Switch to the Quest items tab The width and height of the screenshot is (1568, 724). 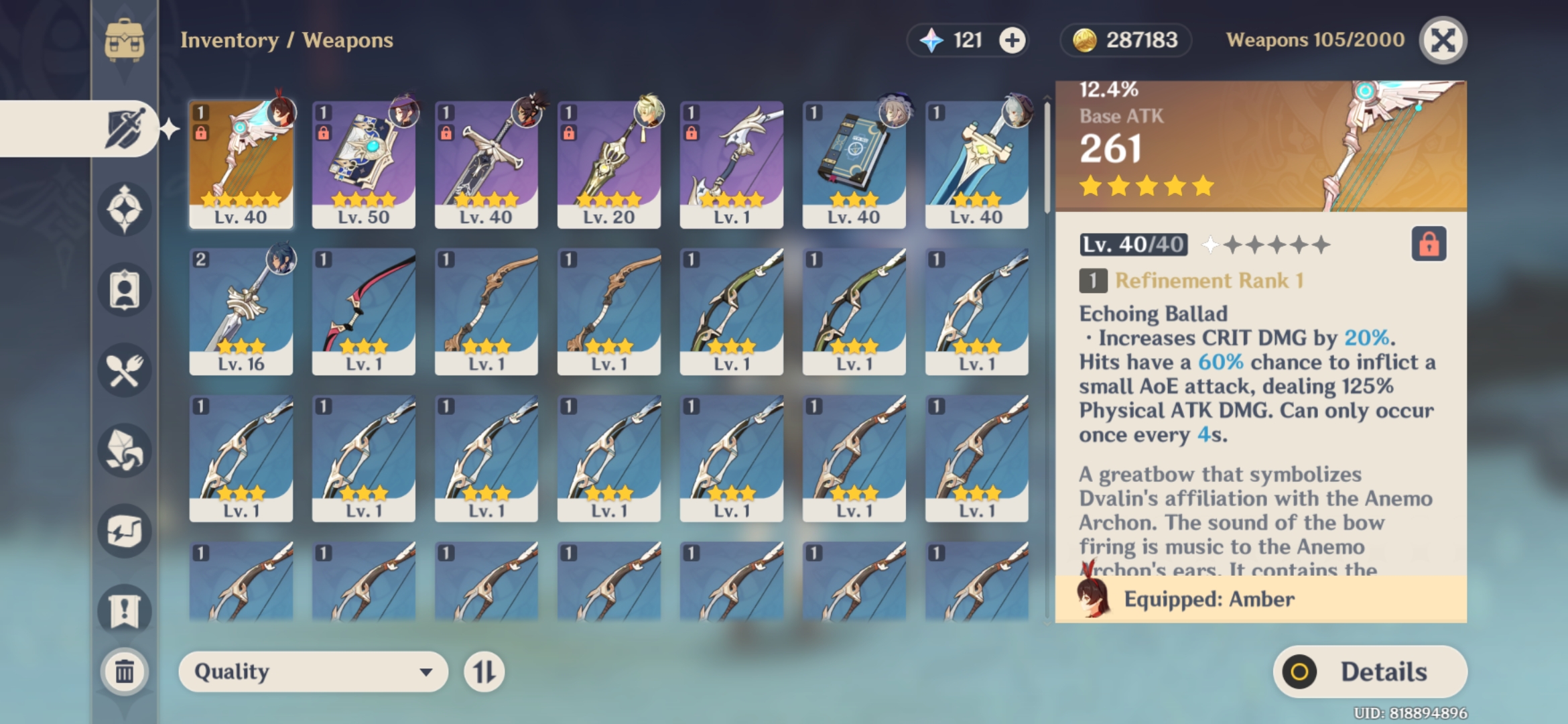click(125, 610)
